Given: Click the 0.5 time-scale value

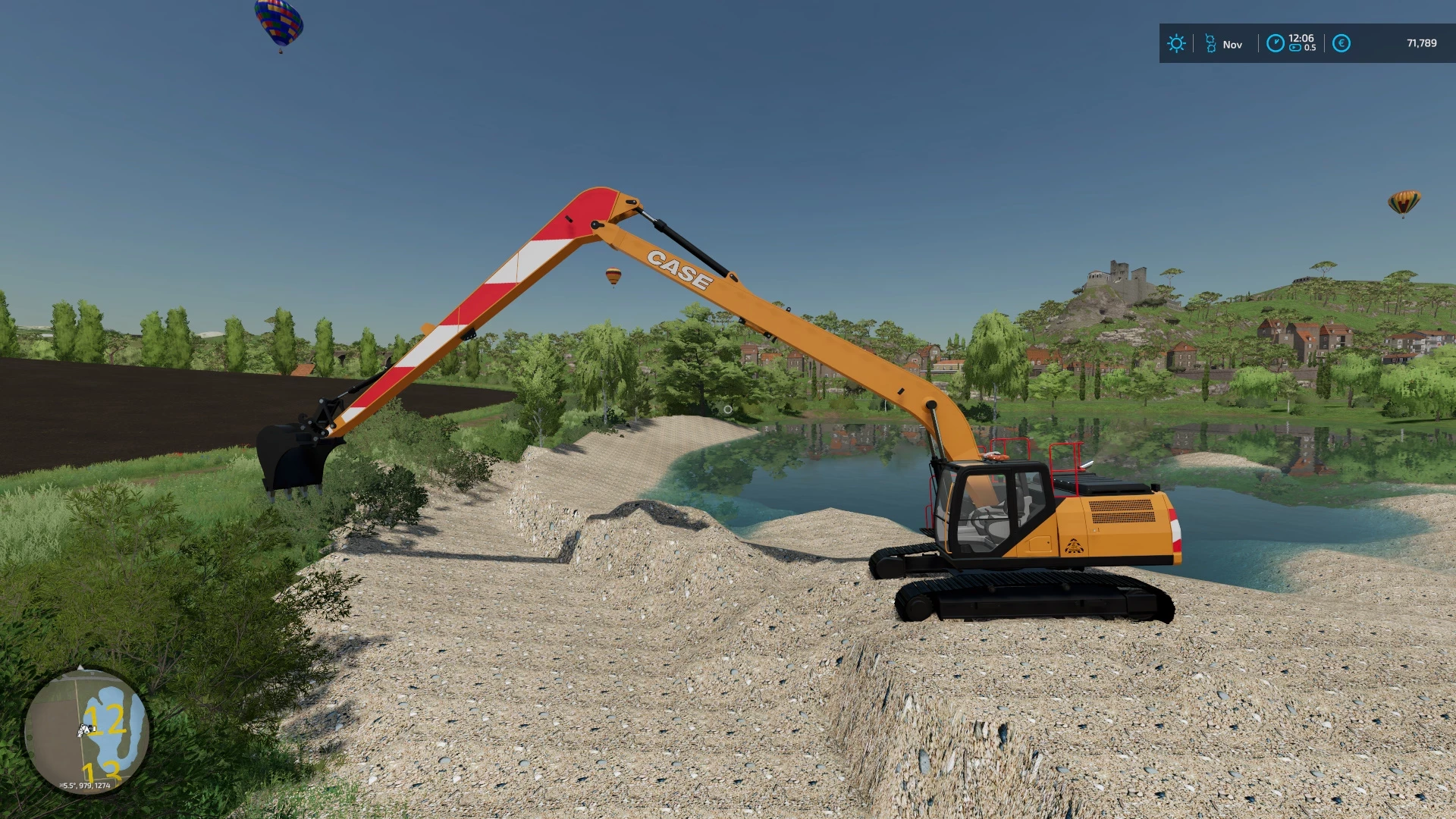Looking at the screenshot, I should 1310,47.
